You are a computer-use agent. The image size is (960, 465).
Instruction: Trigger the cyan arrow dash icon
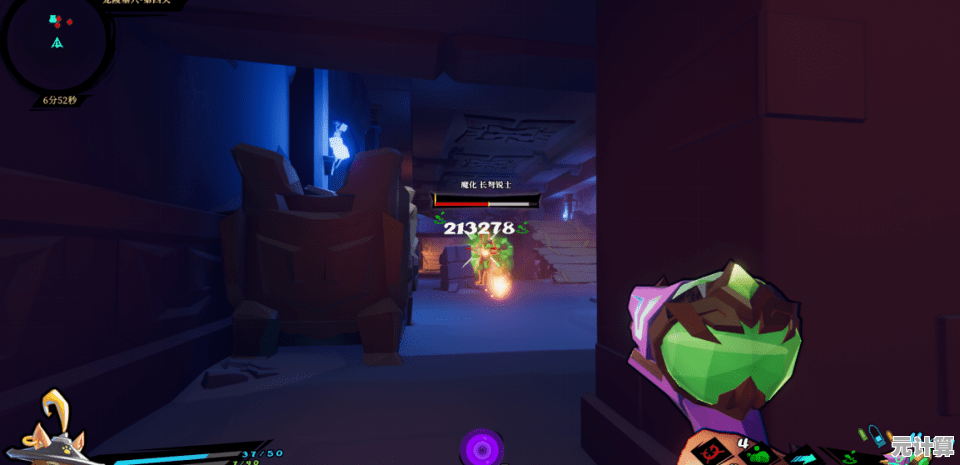(x=802, y=458)
